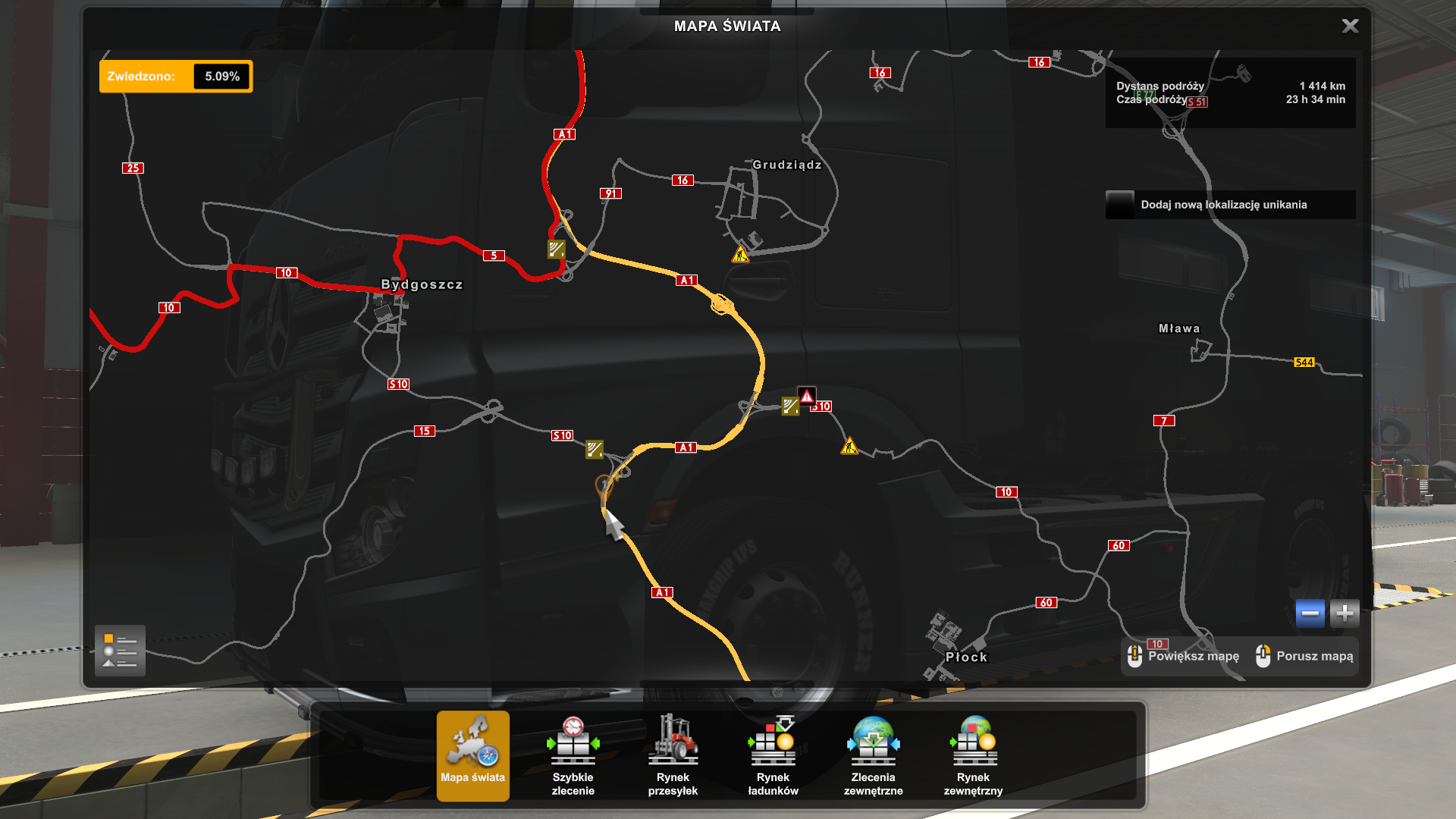Screen dimensions: 1456x819
Task: Toggle the map legend panel
Action: coord(120,651)
